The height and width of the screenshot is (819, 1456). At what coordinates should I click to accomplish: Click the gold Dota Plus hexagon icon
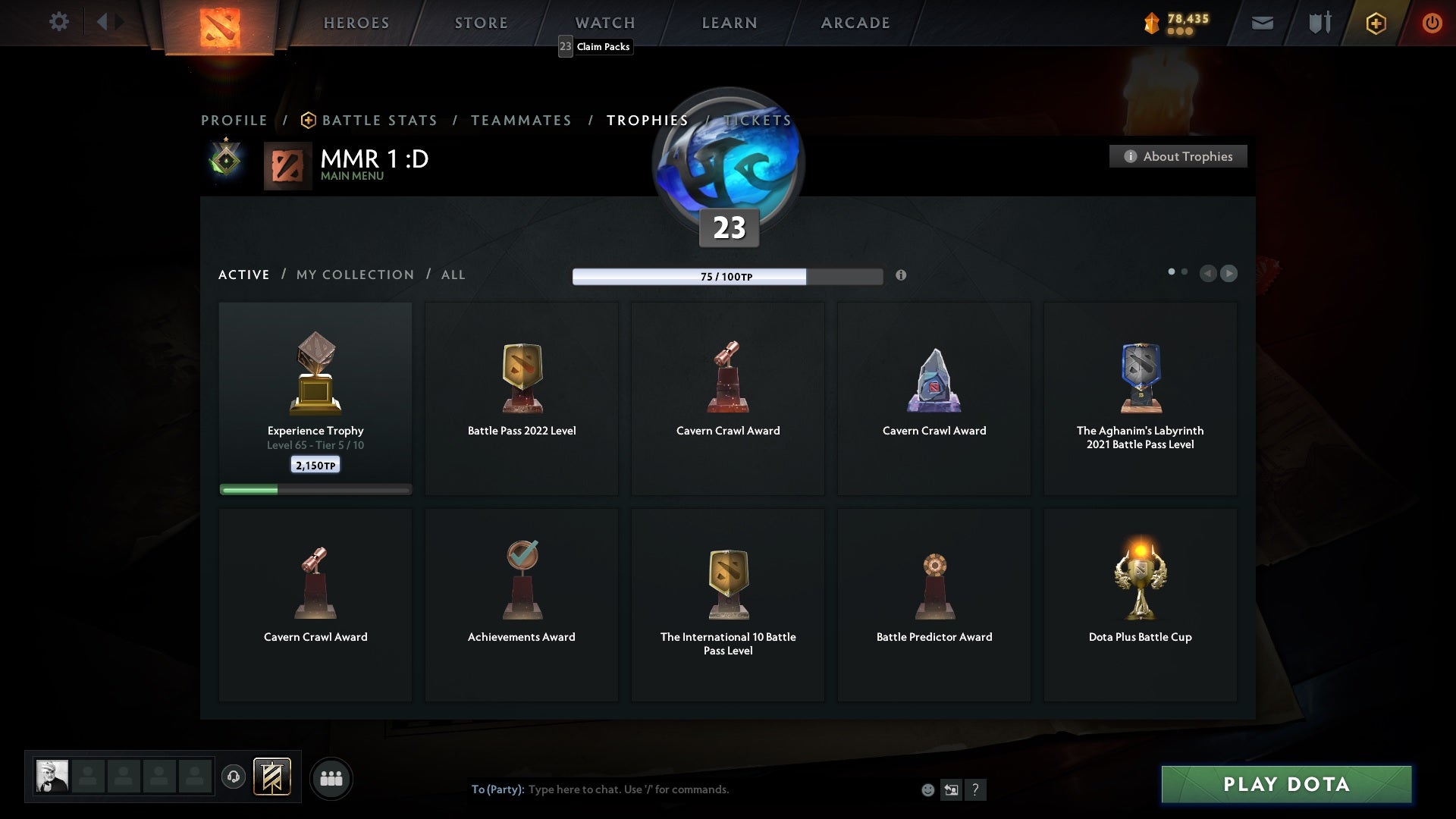1375,23
